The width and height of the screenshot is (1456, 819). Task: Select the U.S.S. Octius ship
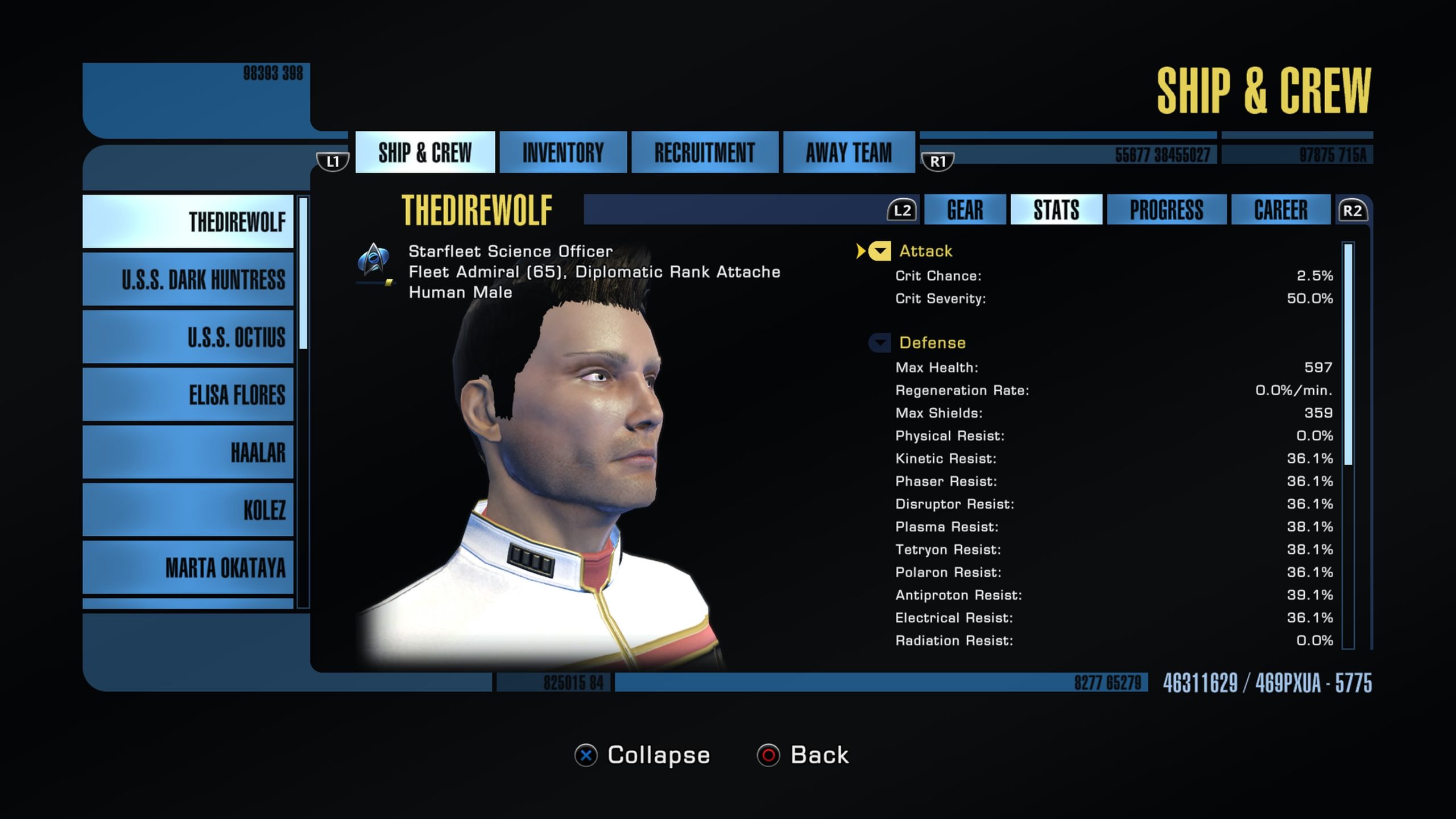pos(188,337)
